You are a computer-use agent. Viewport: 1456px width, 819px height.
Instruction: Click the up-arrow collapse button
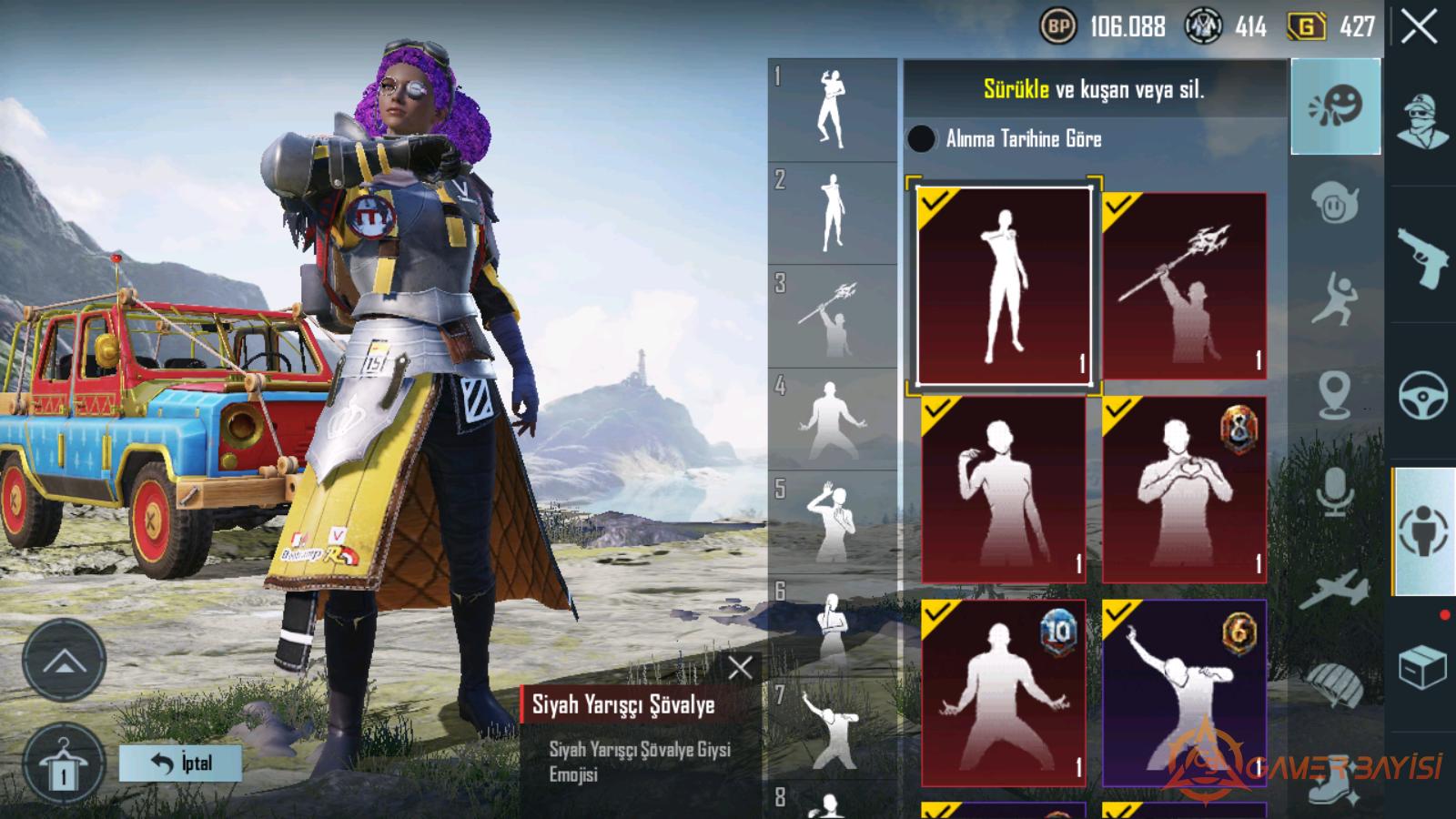(x=64, y=662)
